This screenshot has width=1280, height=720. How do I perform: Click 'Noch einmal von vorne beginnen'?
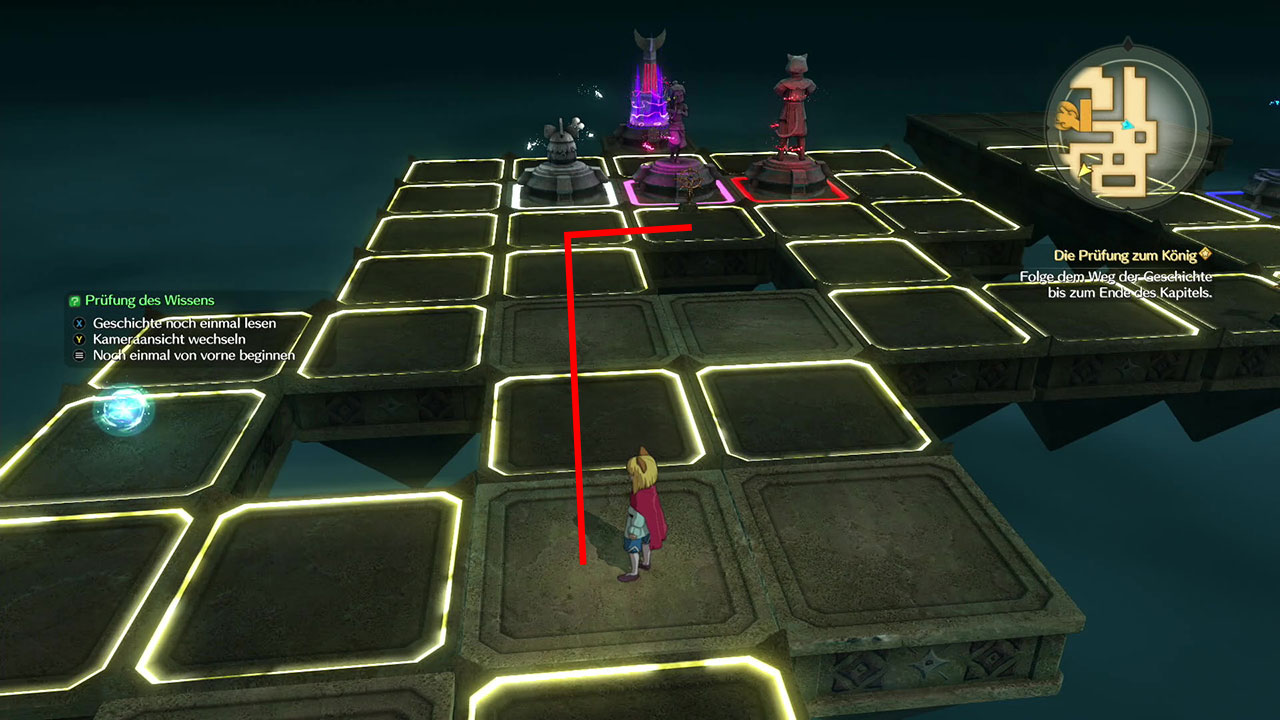193,355
